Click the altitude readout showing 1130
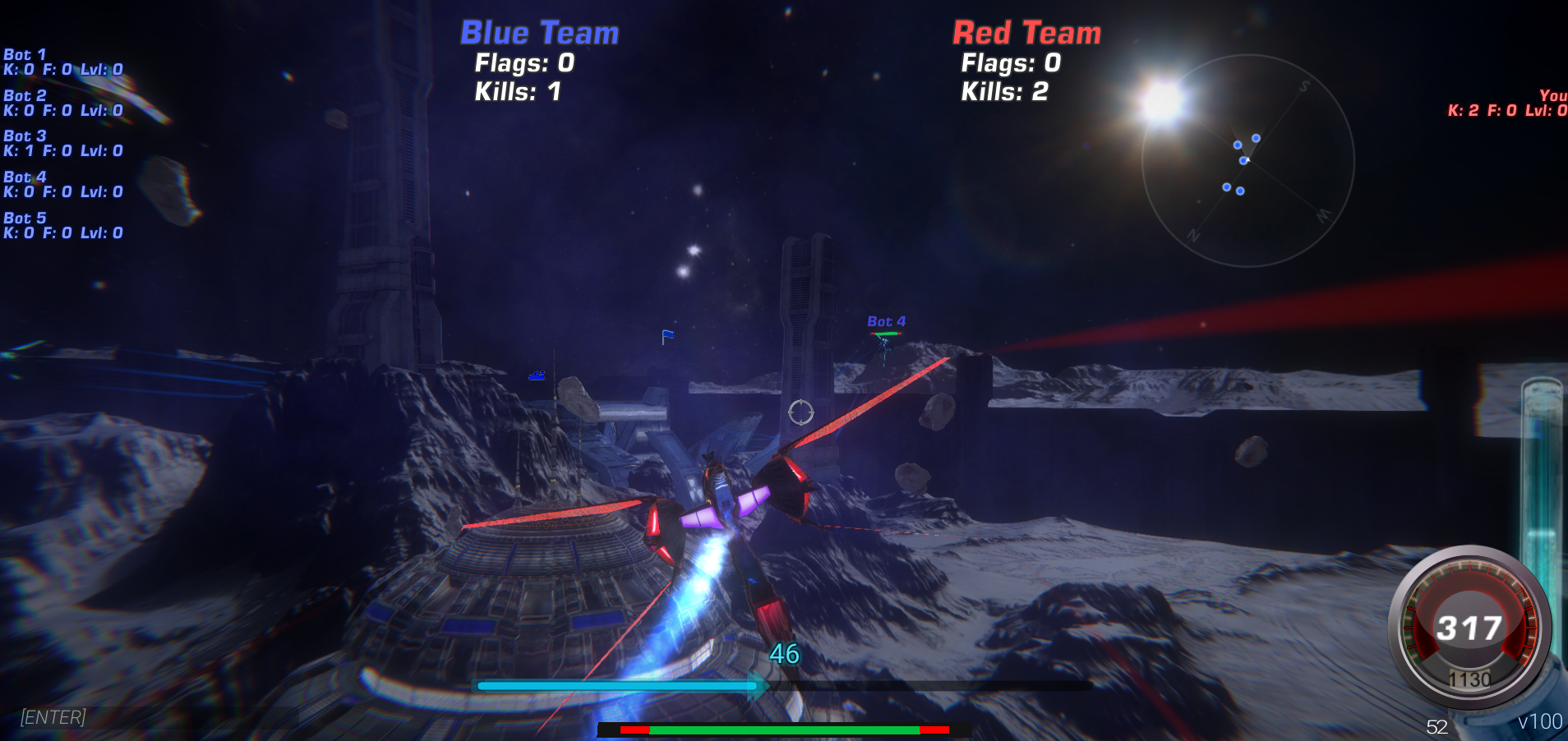This screenshot has width=1568, height=741. click(1471, 679)
